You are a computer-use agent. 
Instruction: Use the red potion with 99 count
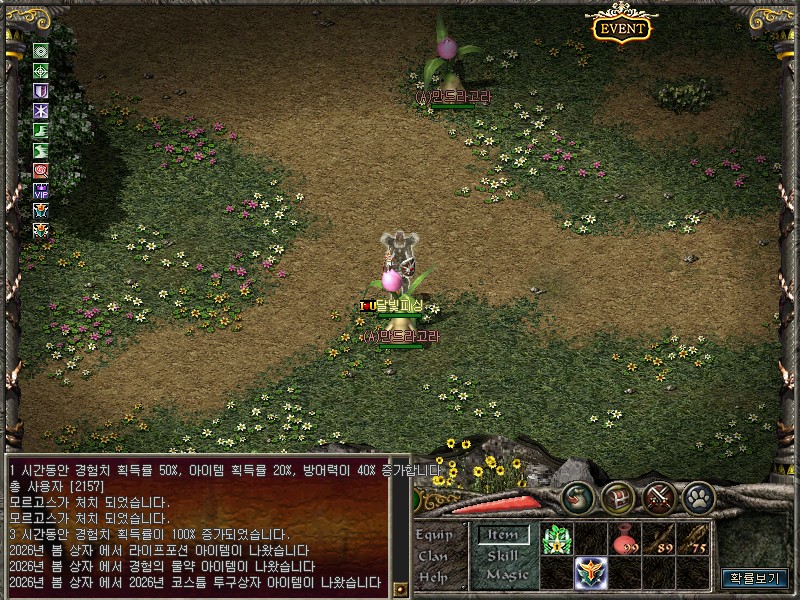point(626,540)
